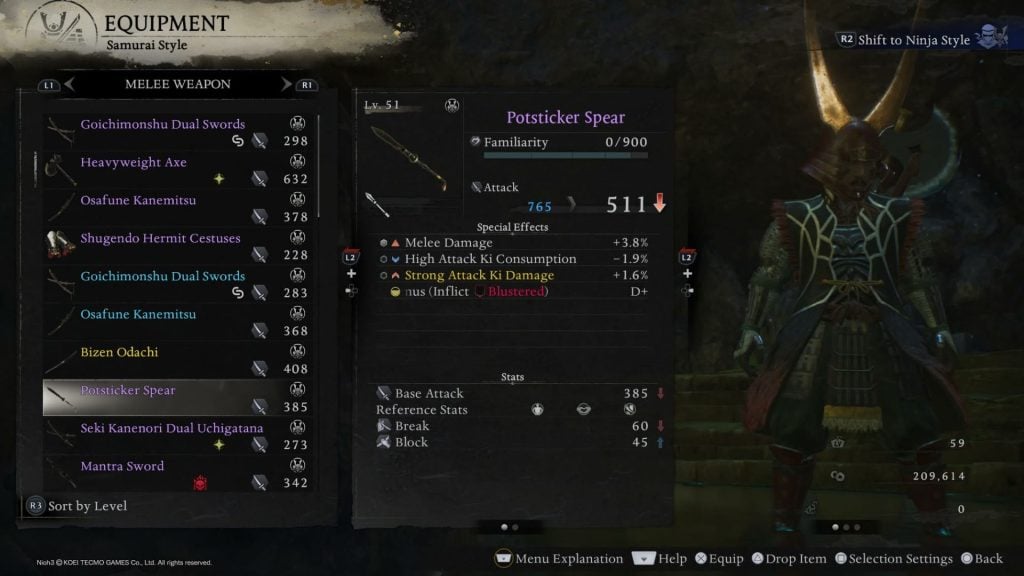This screenshot has width=1024, height=576.
Task: Open Selection Settings
Action: (892, 559)
